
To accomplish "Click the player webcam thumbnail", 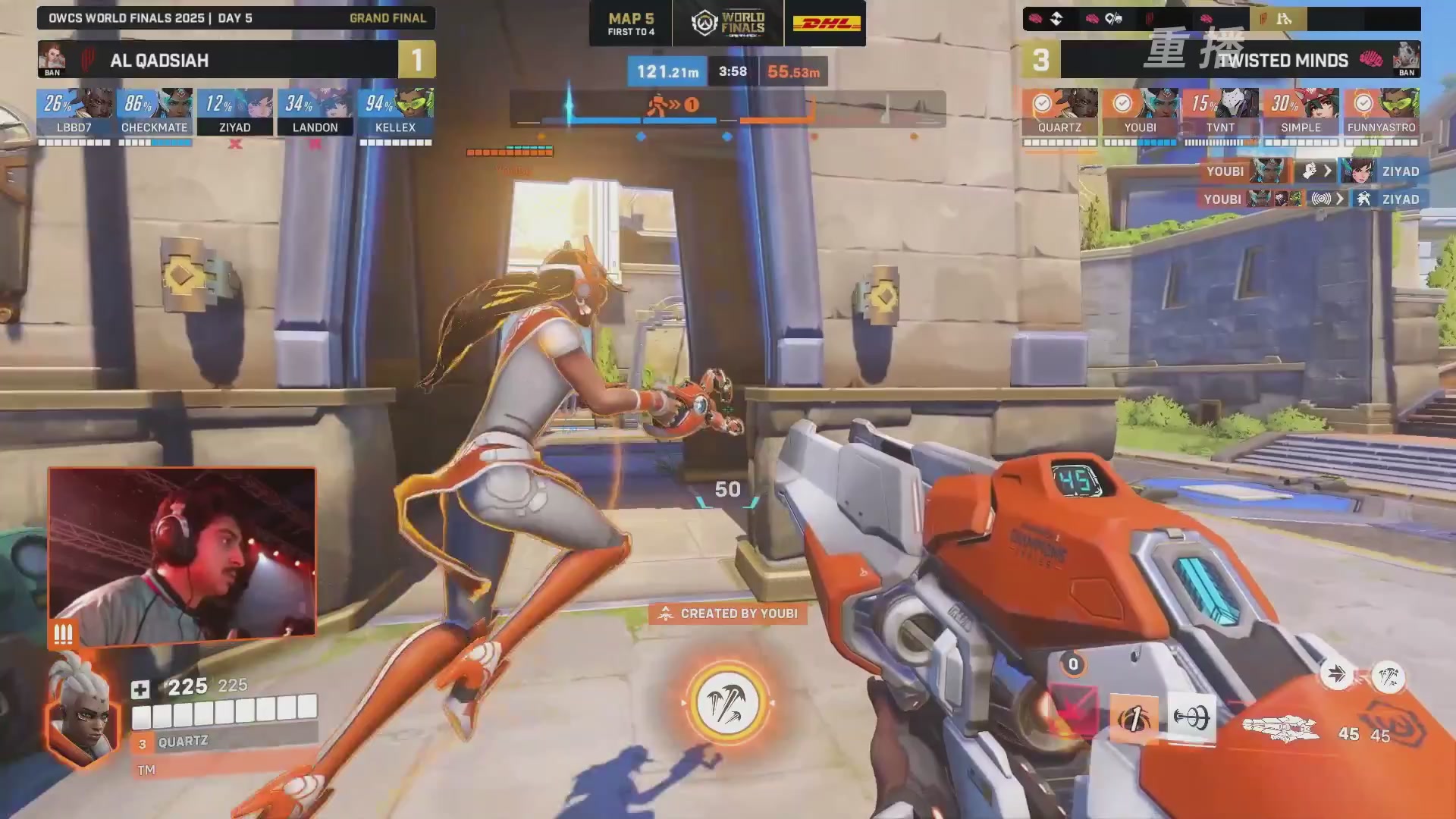I will 182,553.
